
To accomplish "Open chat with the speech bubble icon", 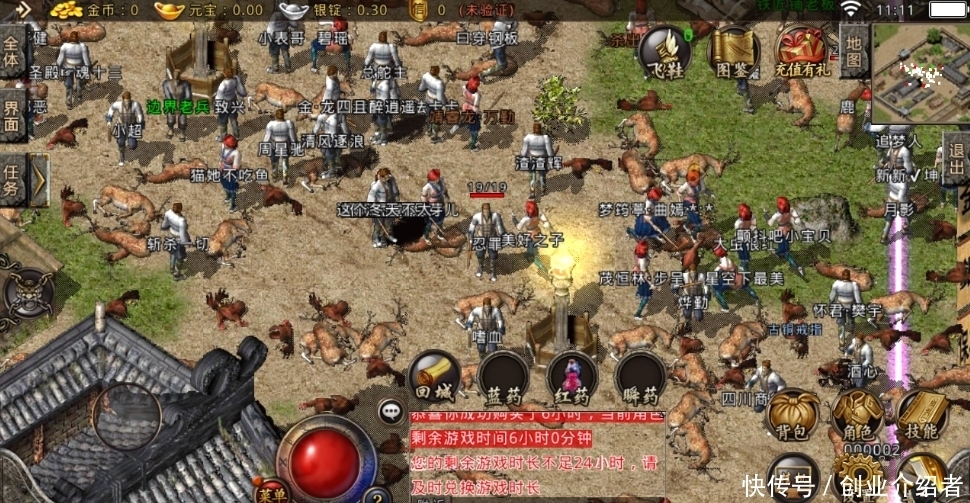I will tap(391, 410).
